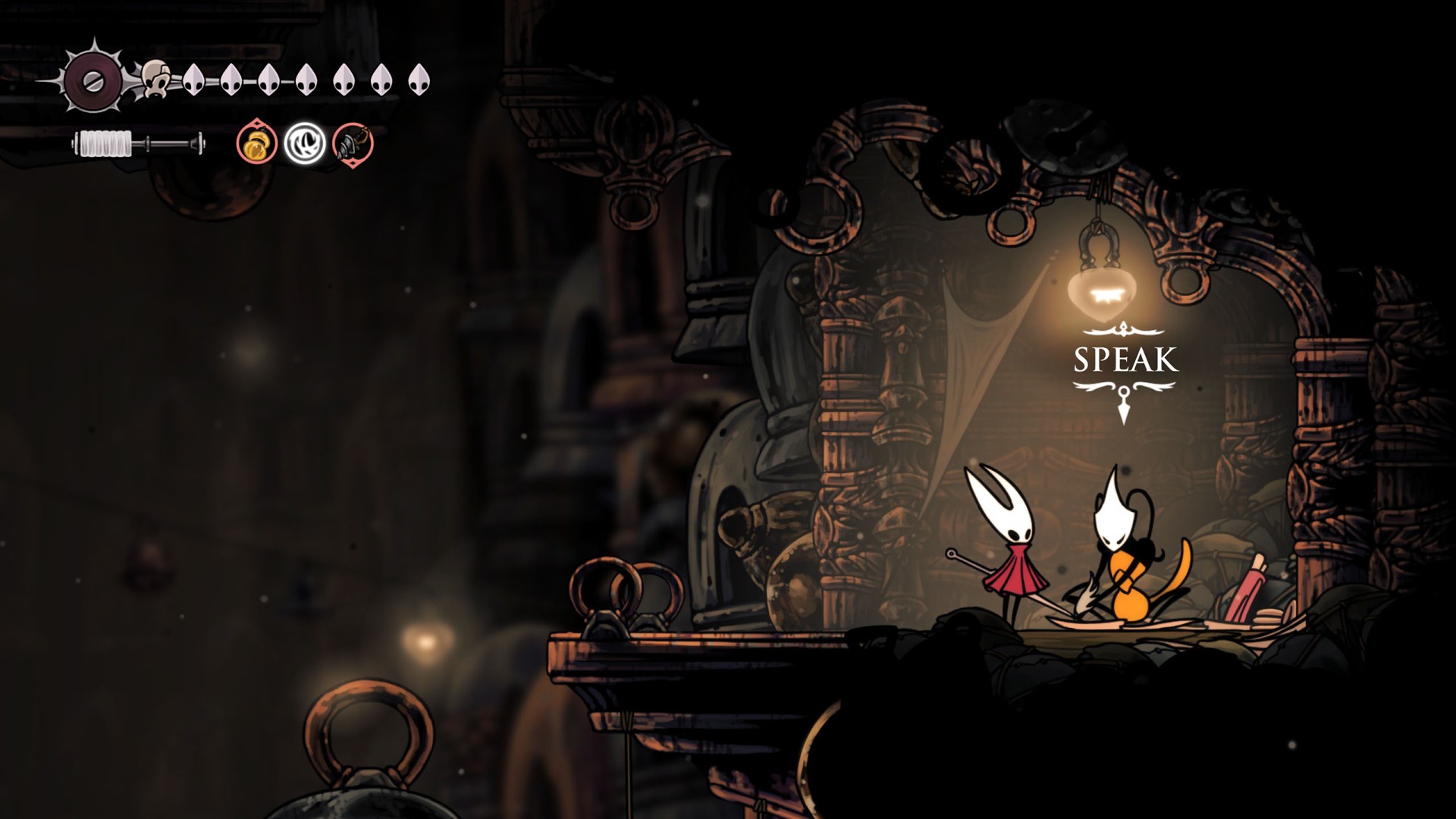Activate the glowing white silk skill icon
This screenshot has width=1456, height=819.
click(x=305, y=143)
